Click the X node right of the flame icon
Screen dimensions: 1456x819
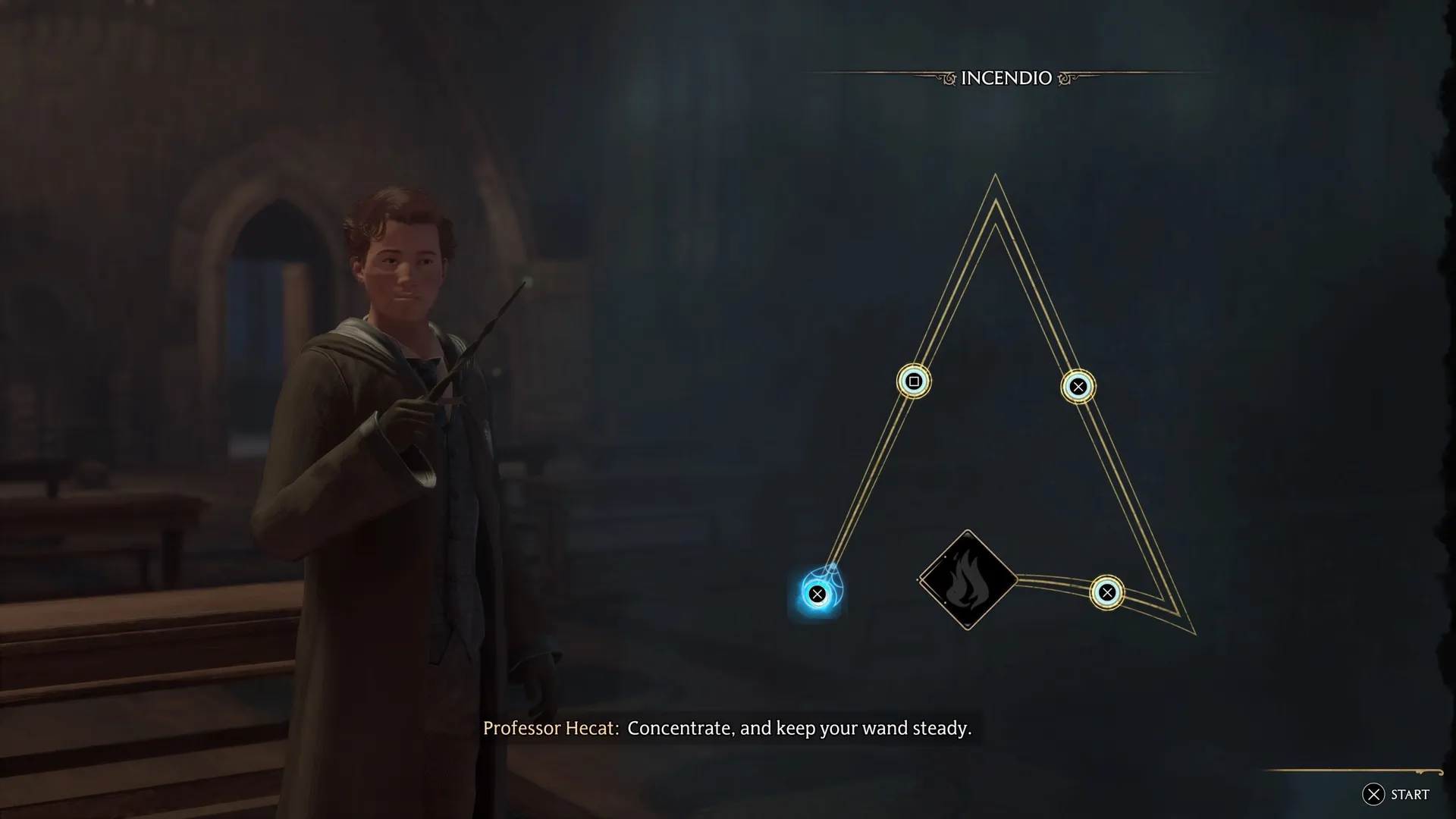pyautogui.click(x=1107, y=592)
